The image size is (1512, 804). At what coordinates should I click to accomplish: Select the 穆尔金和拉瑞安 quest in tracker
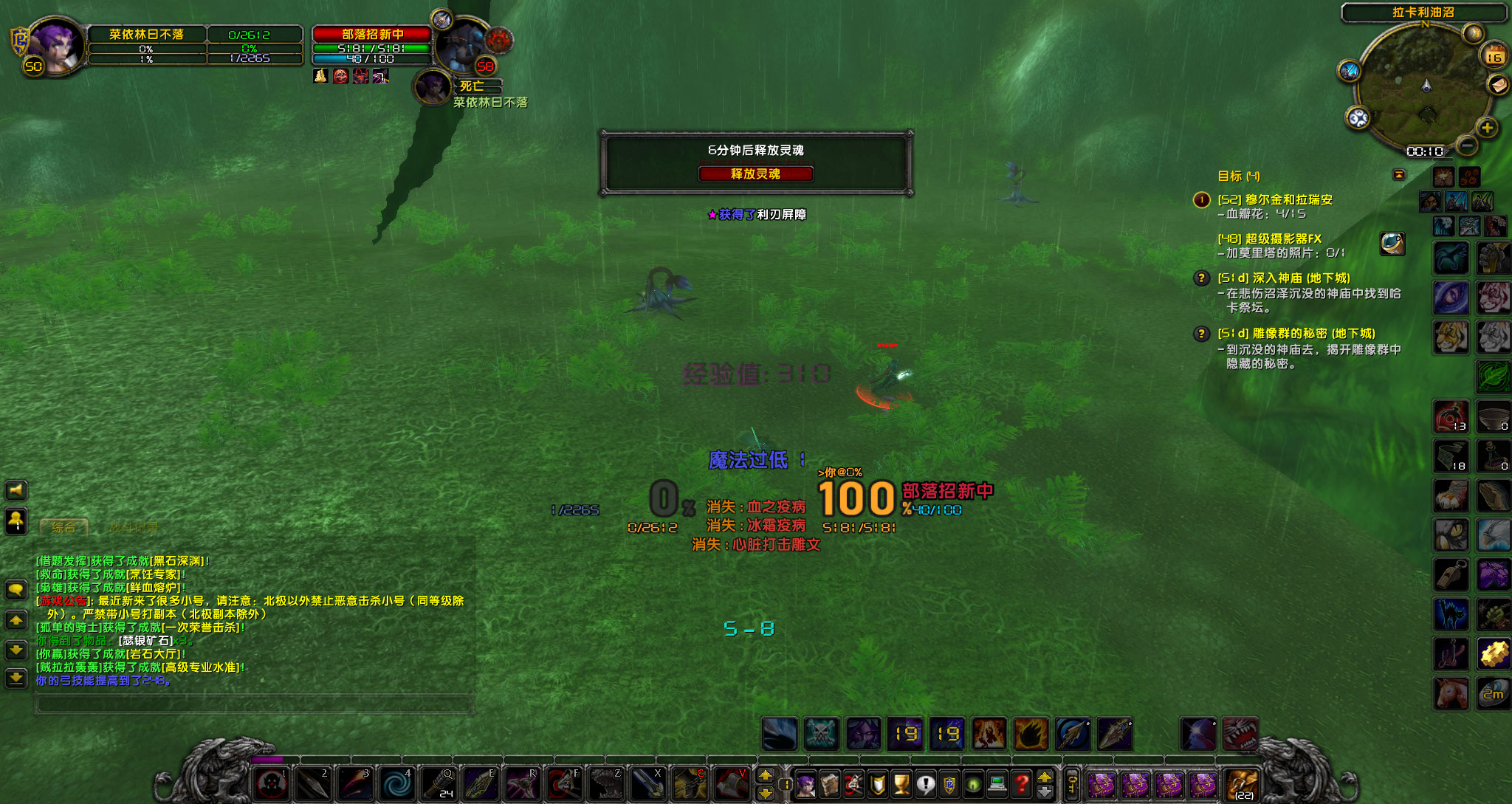tap(1288, 199)
